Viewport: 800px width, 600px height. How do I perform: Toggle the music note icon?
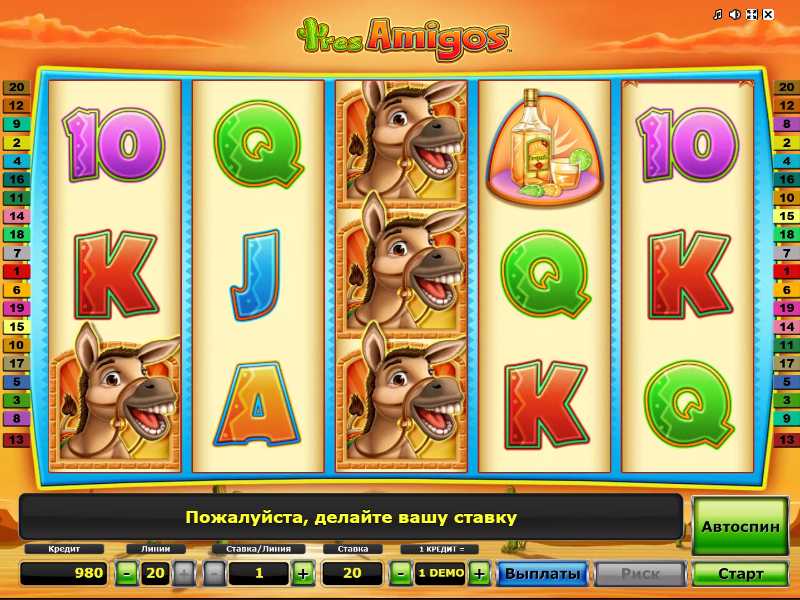coord(717,15)
